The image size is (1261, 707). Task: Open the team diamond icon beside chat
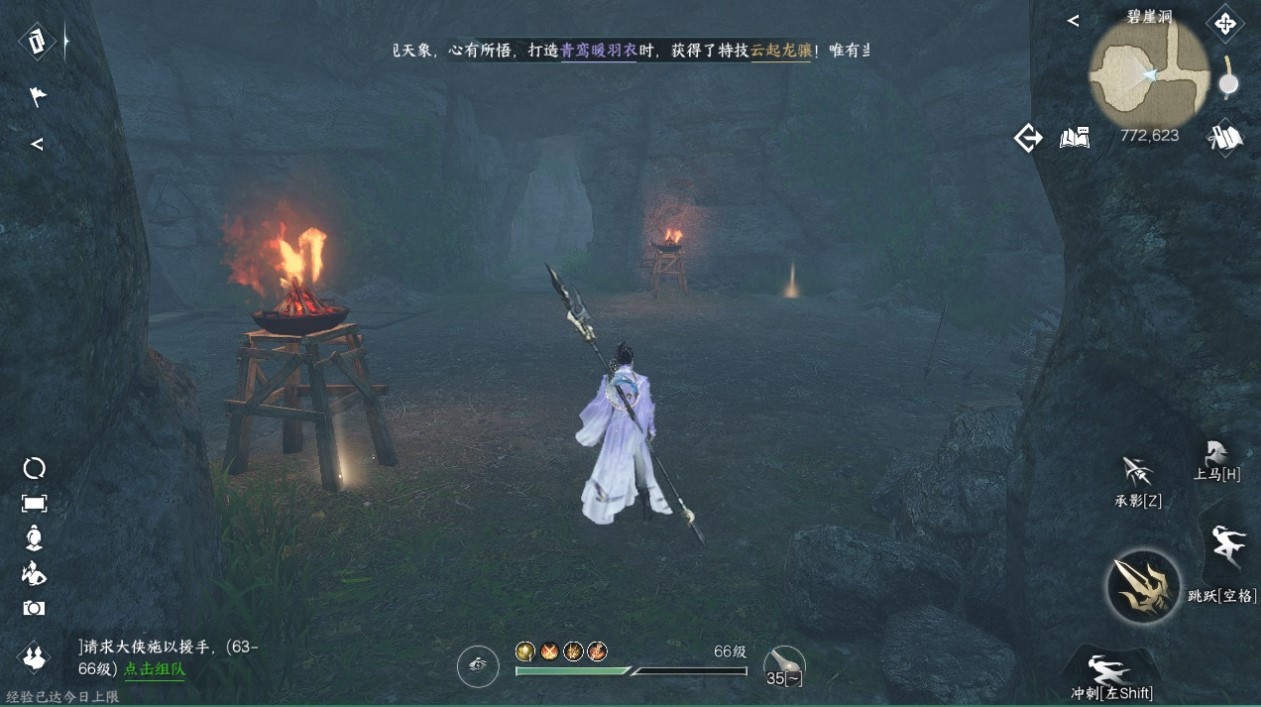[x=35, y=657]
